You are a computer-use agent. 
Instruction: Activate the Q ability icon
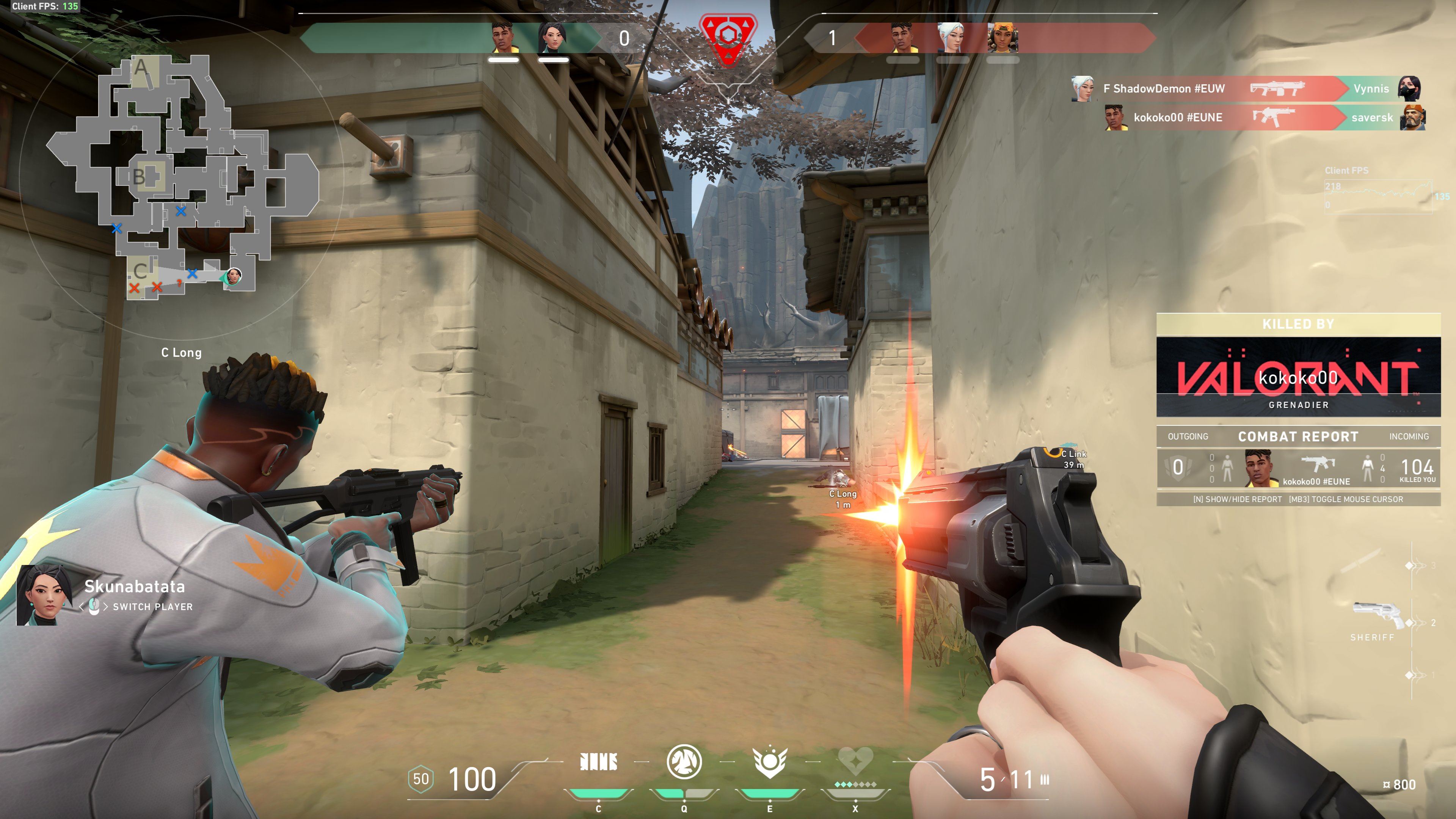tap(684, 763)
